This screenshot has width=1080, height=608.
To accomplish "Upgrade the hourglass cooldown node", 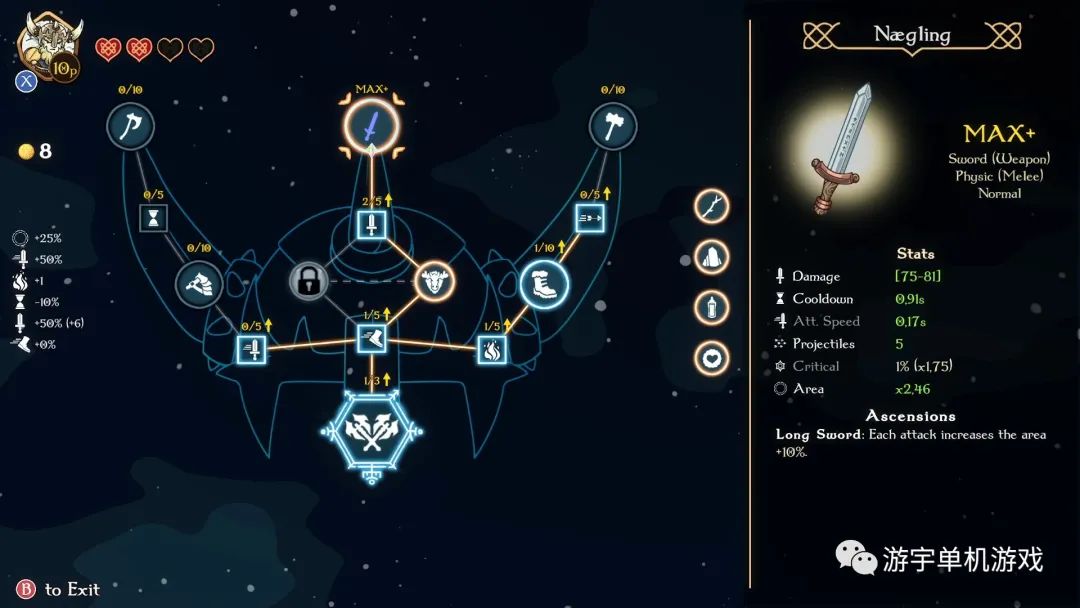I will (x=153, y=218).
